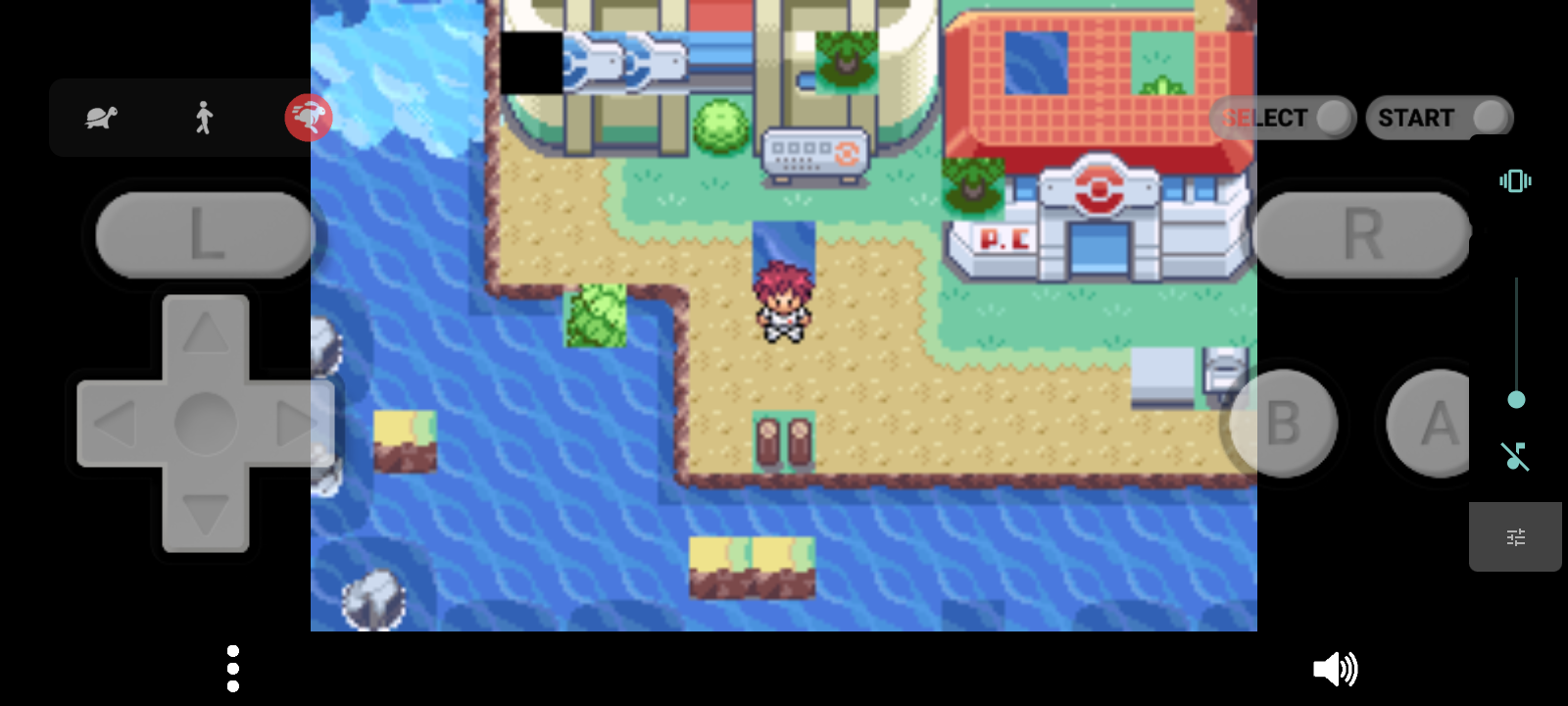Tap the red rabbit fast-forward icon
1568x706 pixels.
310,118
